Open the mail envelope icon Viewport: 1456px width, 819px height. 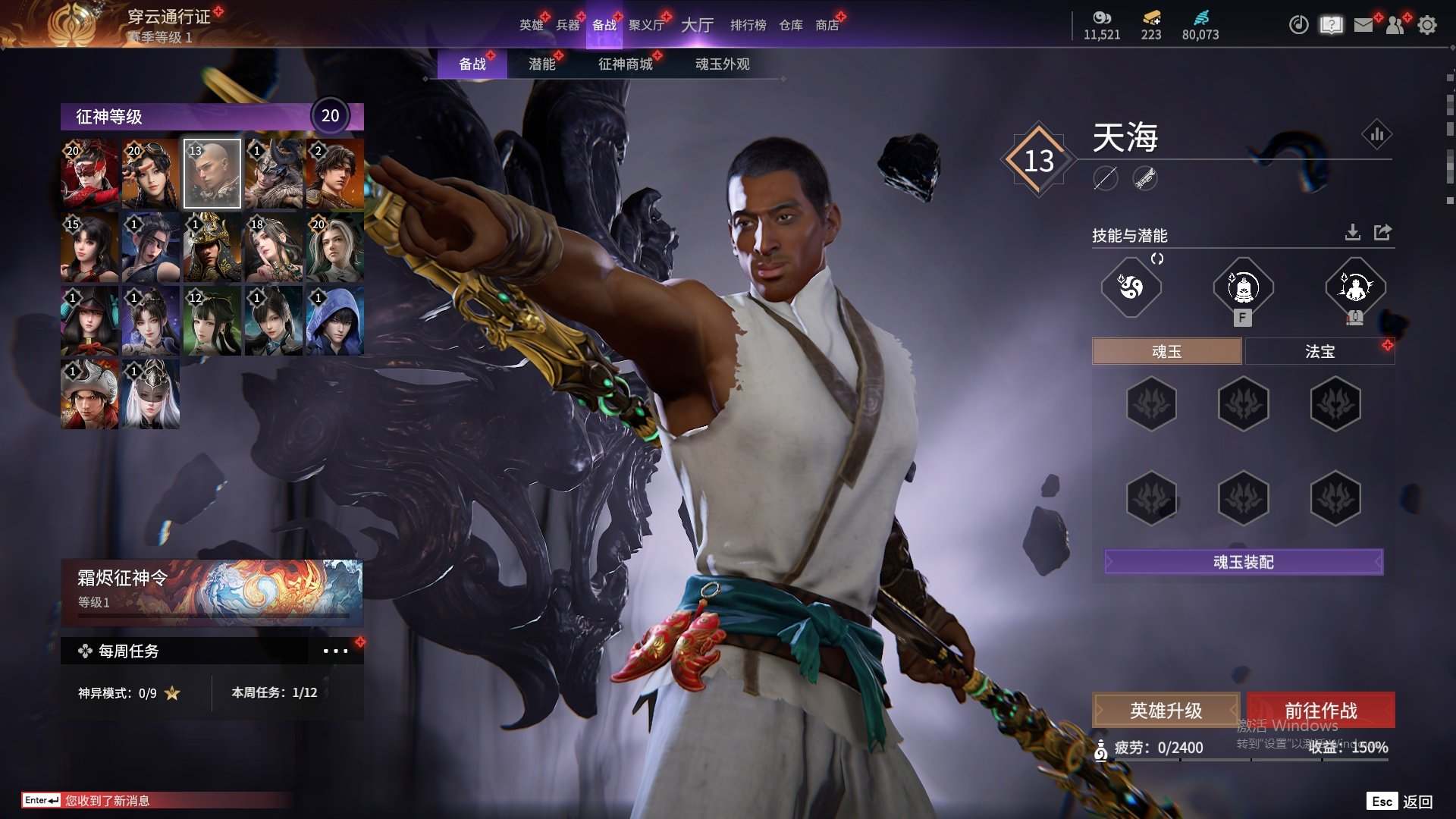pyautogui.click(x=1363, y=25)
